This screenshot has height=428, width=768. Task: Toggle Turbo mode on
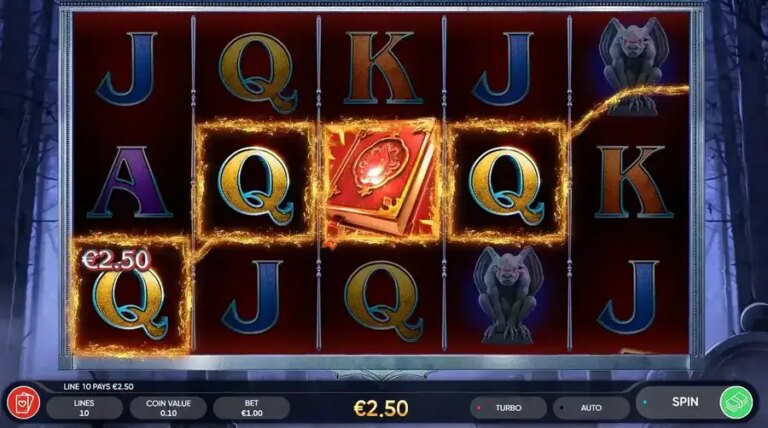point(508,408)
